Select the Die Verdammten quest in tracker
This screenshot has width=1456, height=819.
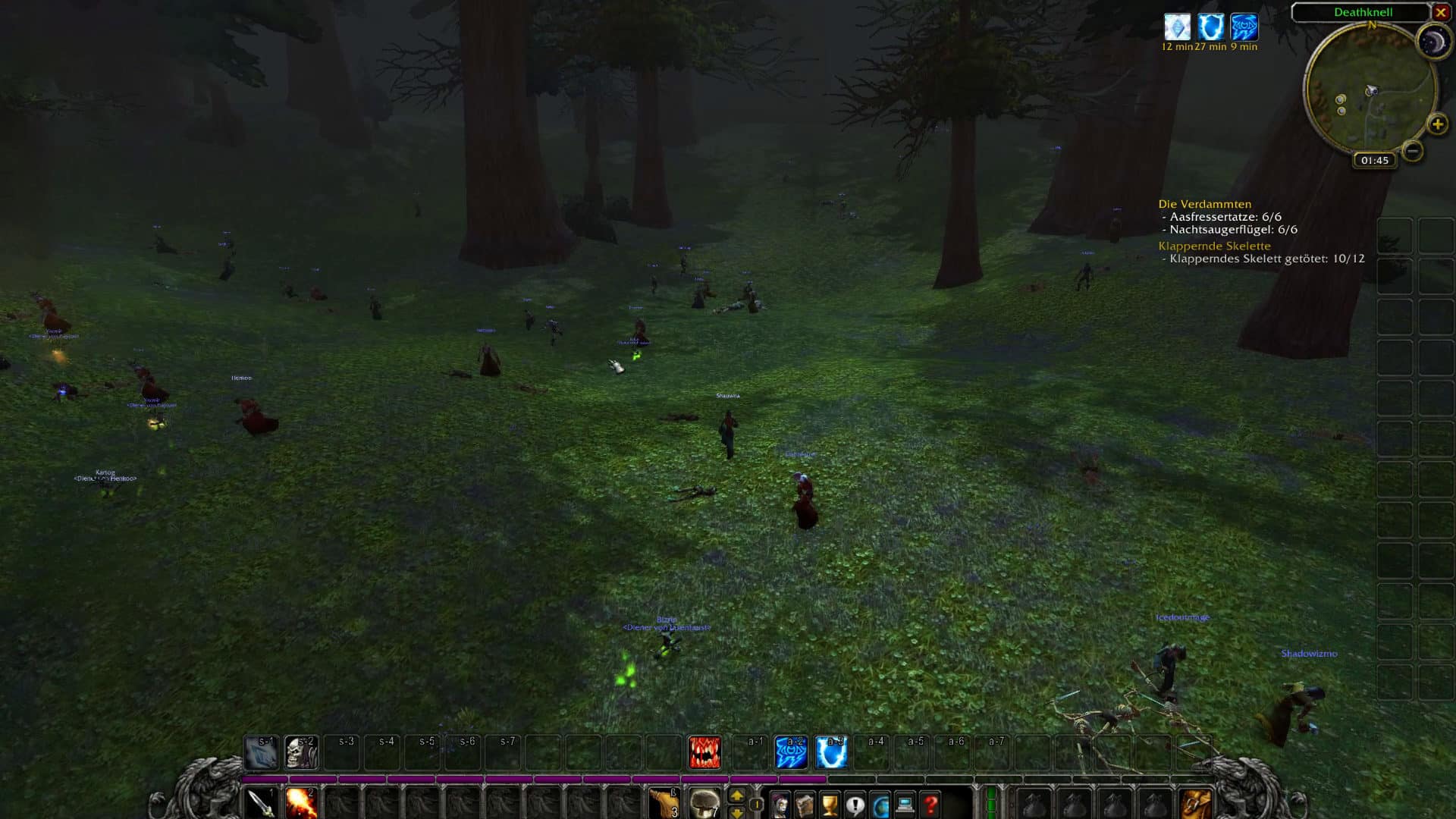pyautogui.click(x=1204, y=204)
